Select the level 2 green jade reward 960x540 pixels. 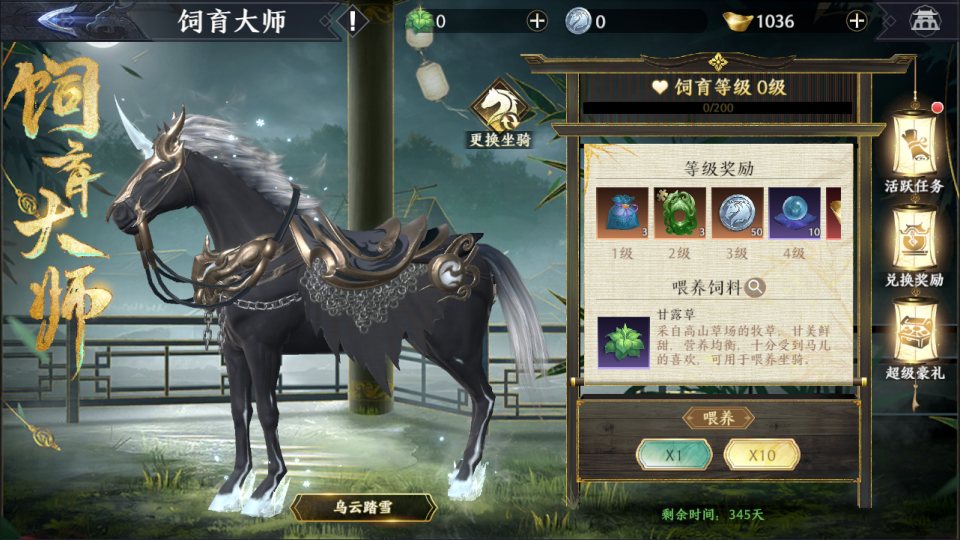[x=679, y=213]
